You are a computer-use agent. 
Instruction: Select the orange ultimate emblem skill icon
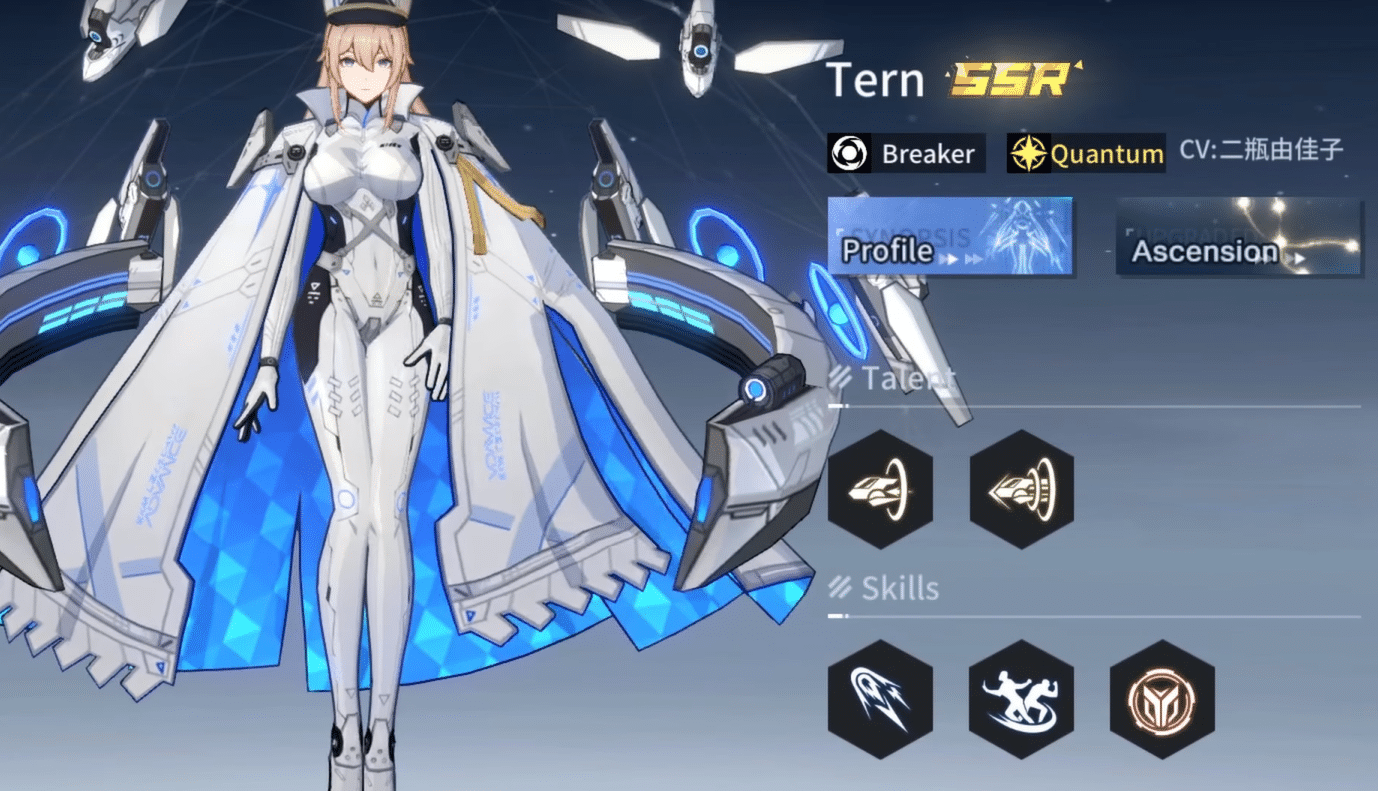point(1161,700)
